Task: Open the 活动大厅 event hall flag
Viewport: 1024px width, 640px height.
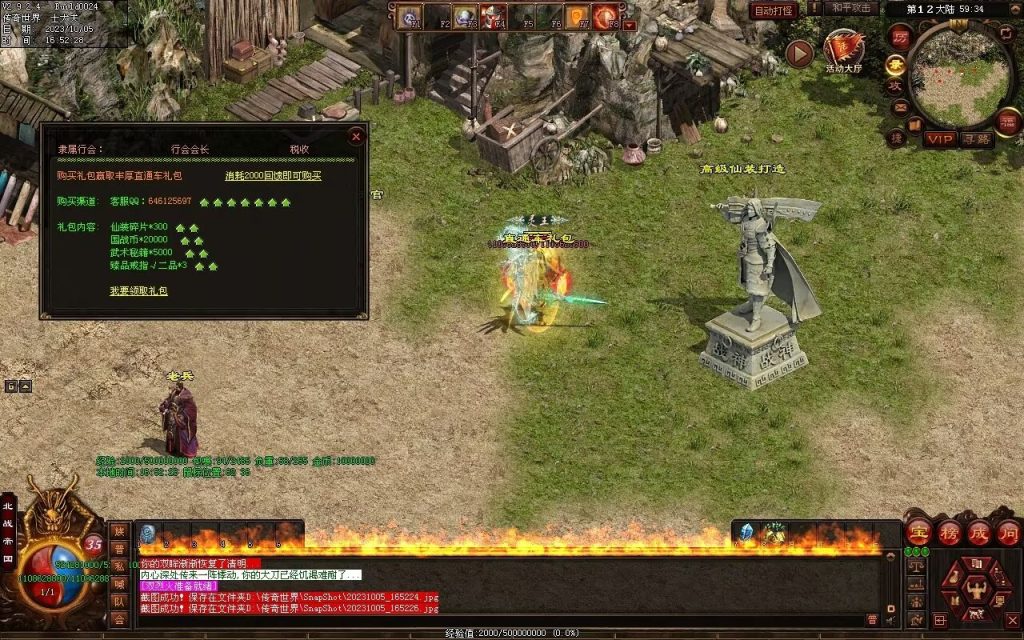Action: tap(843, 49)
